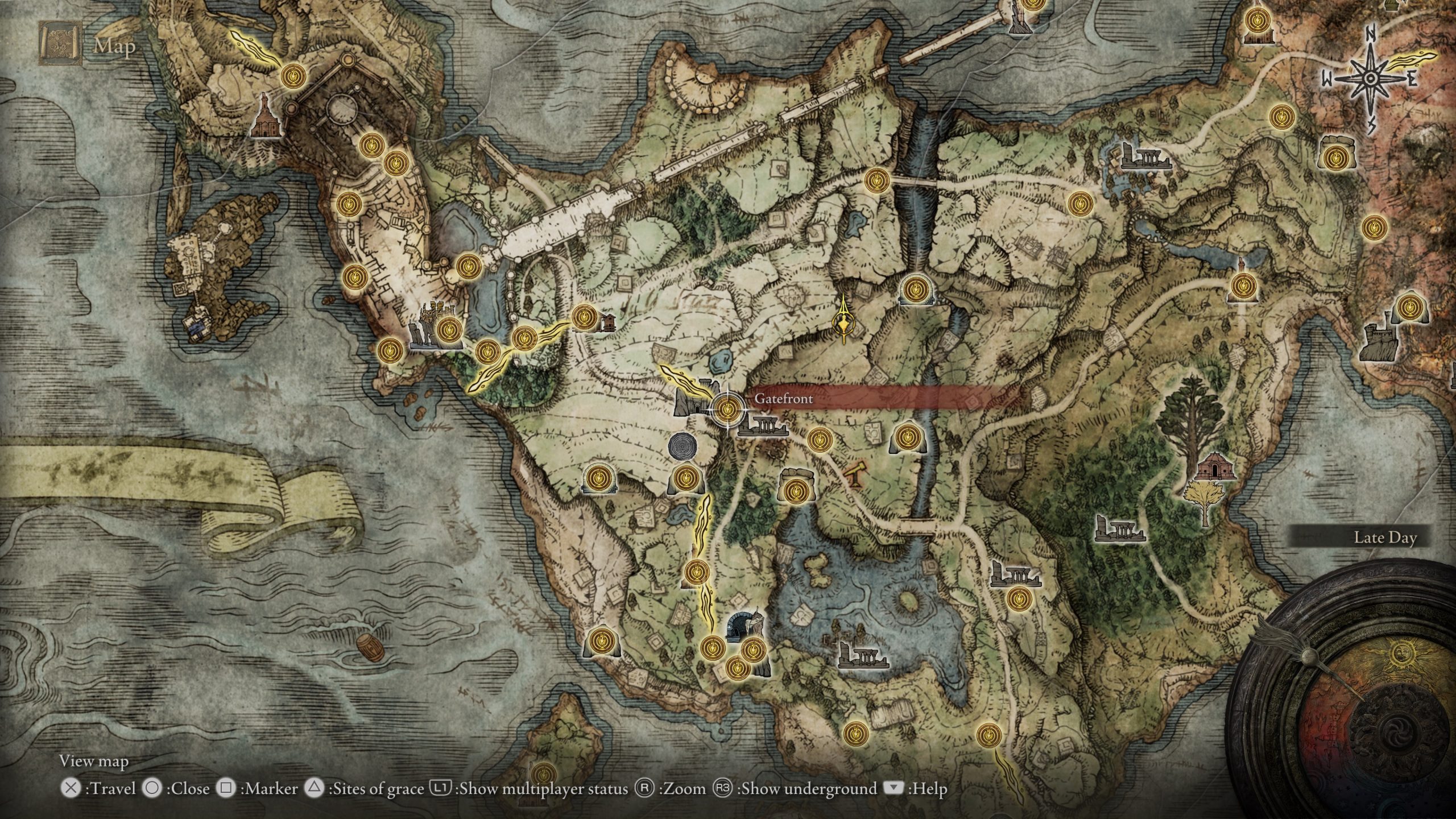1456x819 pixels.
Task: Click the Gatefront Ruins icon beside Gatefront
Action: (x=762, y=426)
